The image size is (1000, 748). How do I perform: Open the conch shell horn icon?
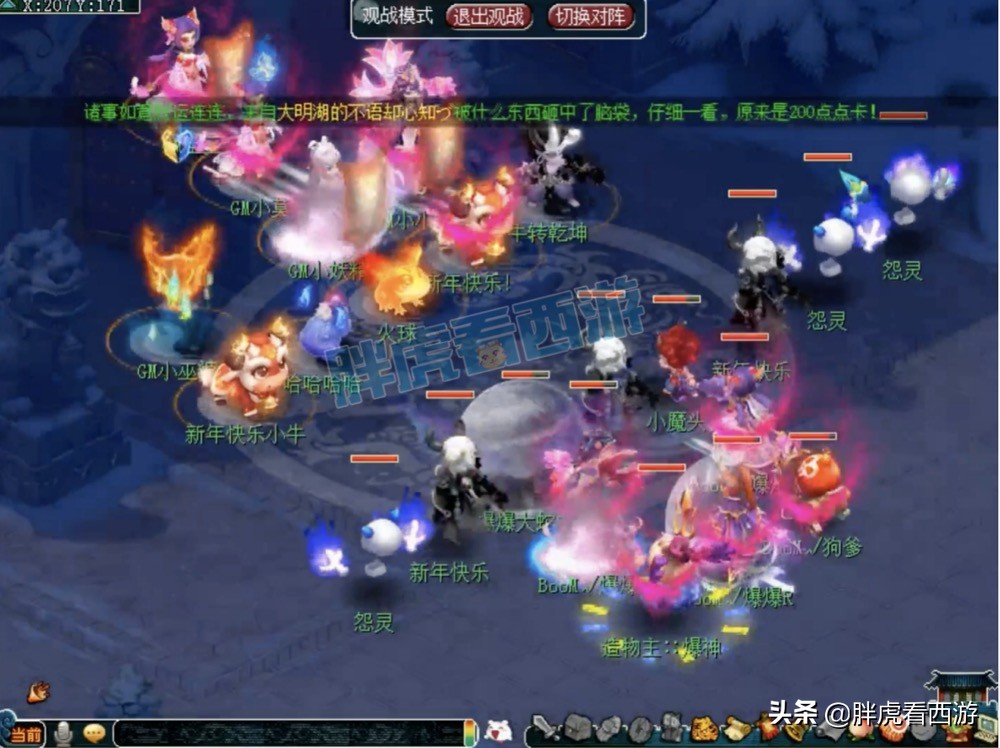[x=40, y=691]
